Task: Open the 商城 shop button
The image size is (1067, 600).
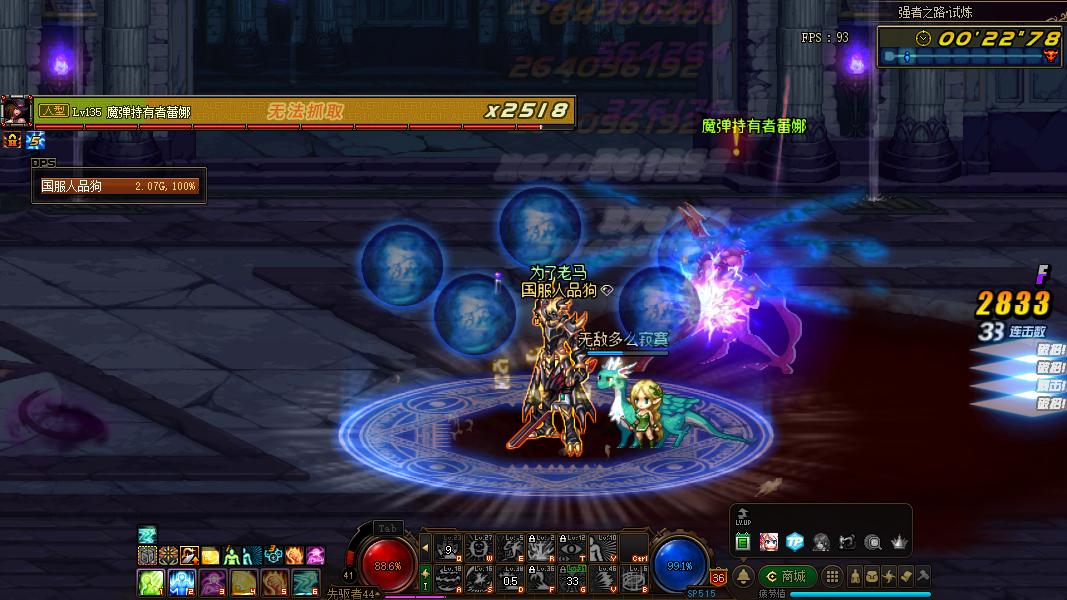Action: 786,576
